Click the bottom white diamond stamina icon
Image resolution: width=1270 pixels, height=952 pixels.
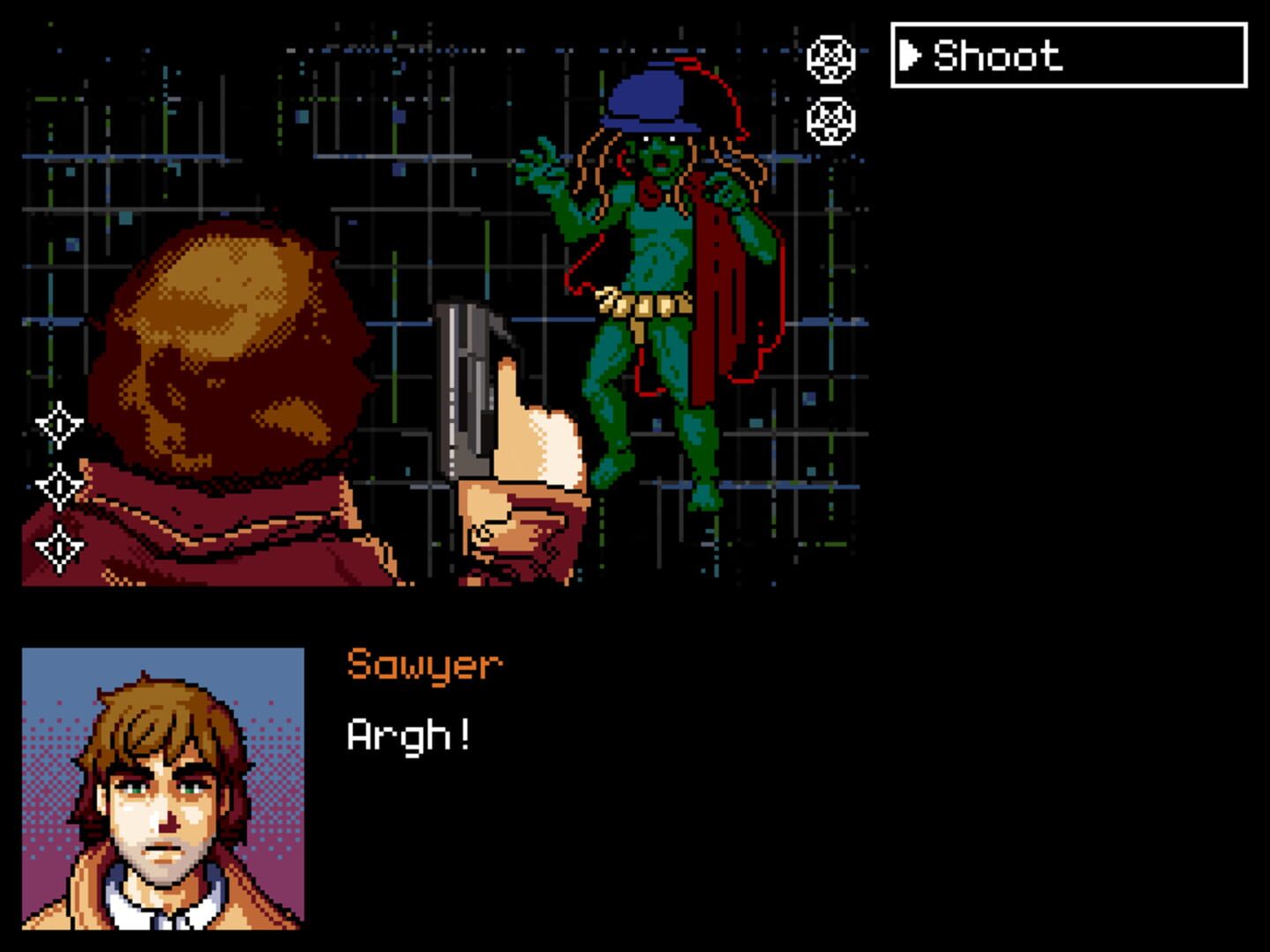tap(58, 546)
